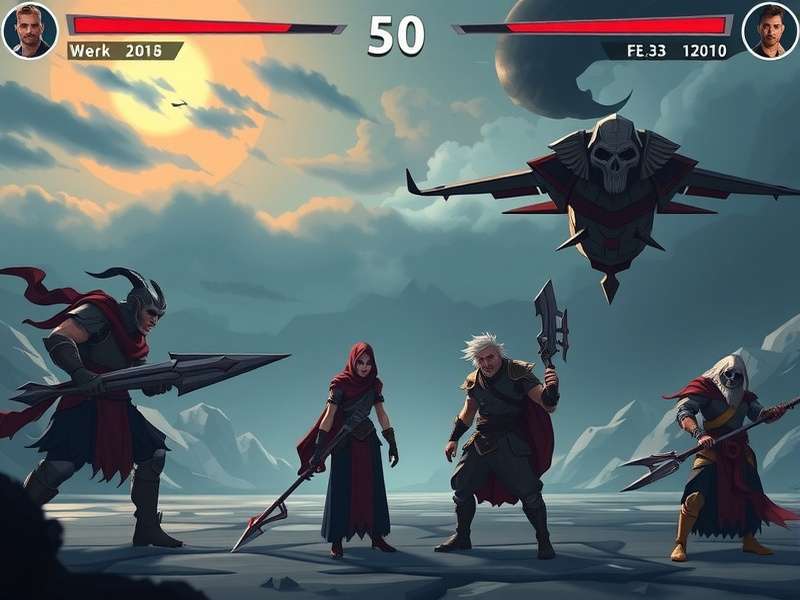Image resolution: width=800 pixels, height=600 pixels.
Task: Select the portrait beside the FE.33 name tag
Action: tap(770, 30)
